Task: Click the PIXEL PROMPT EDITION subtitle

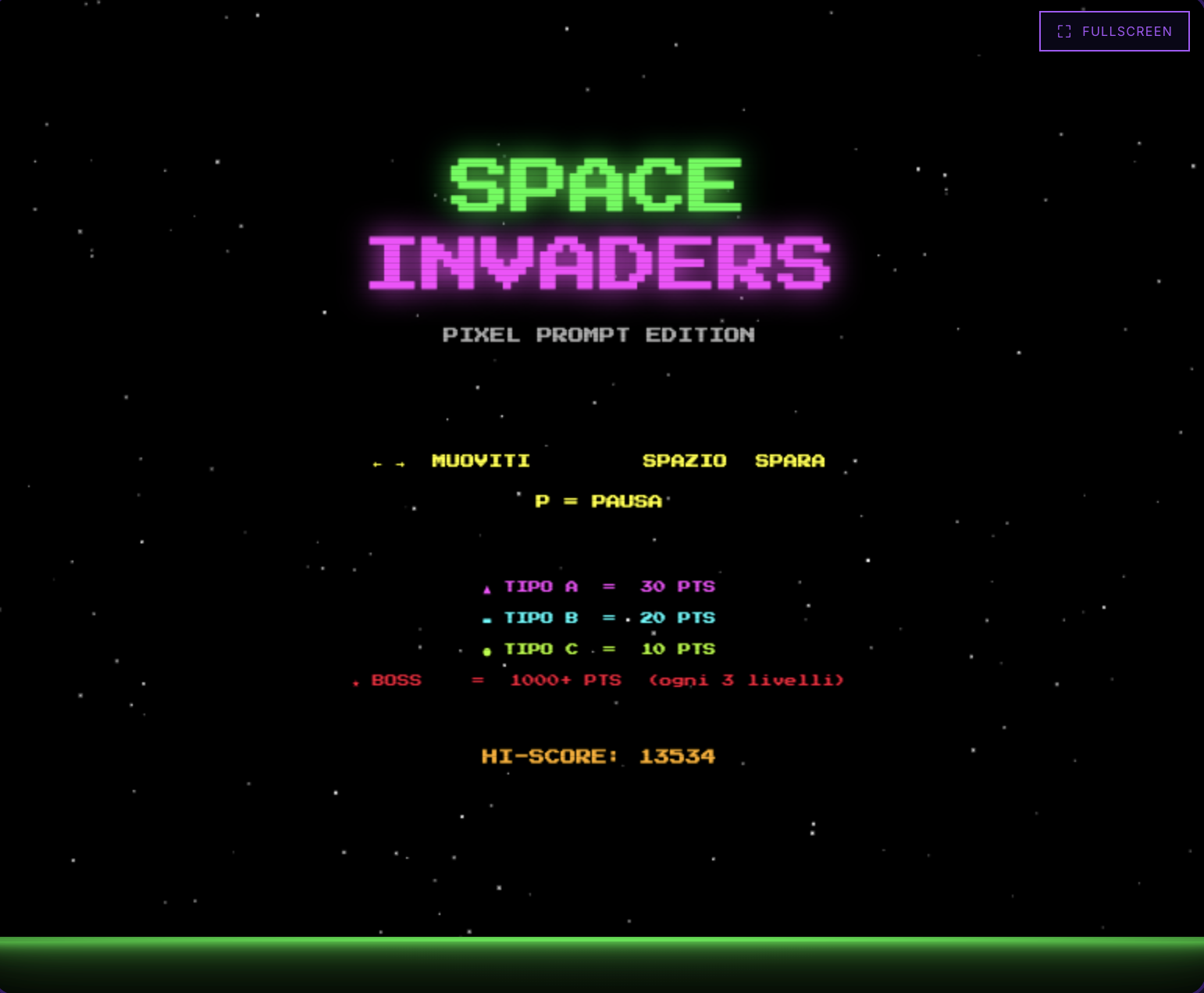Action: point(599,334)
